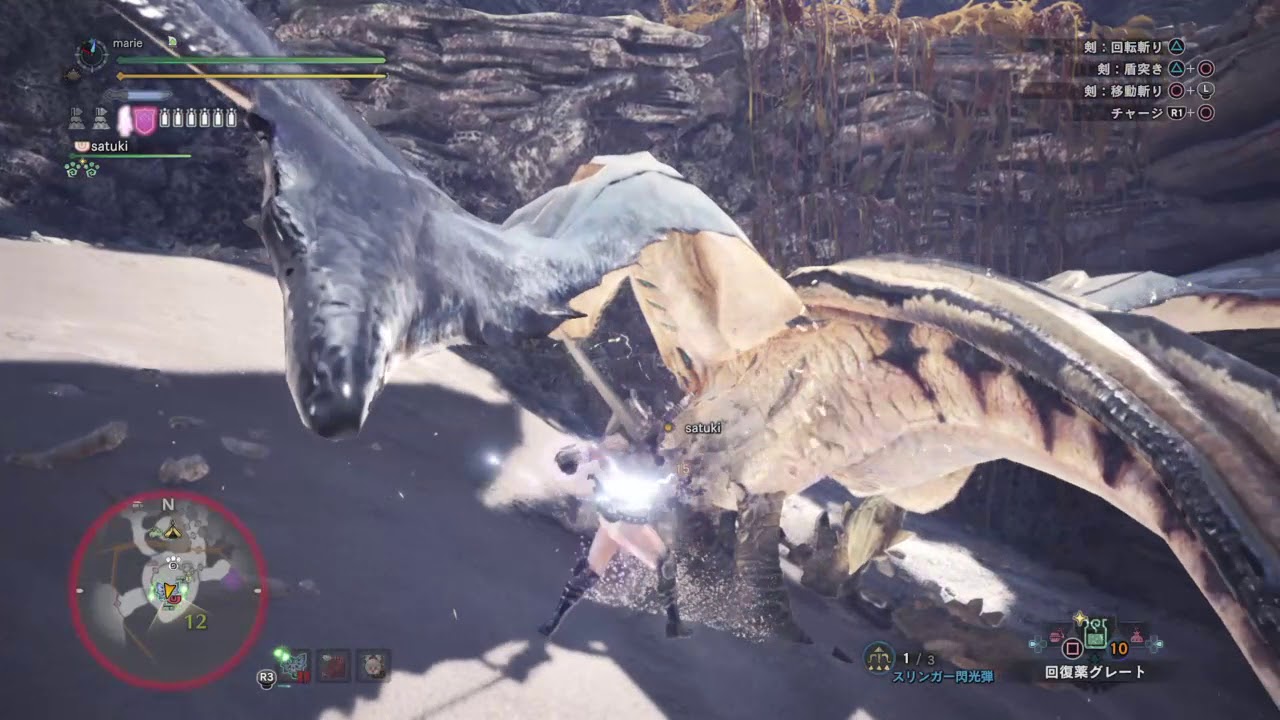1280x720 pixels.
Task: Pick the pale round monster target icon
Action: click(x=373, y=665)
